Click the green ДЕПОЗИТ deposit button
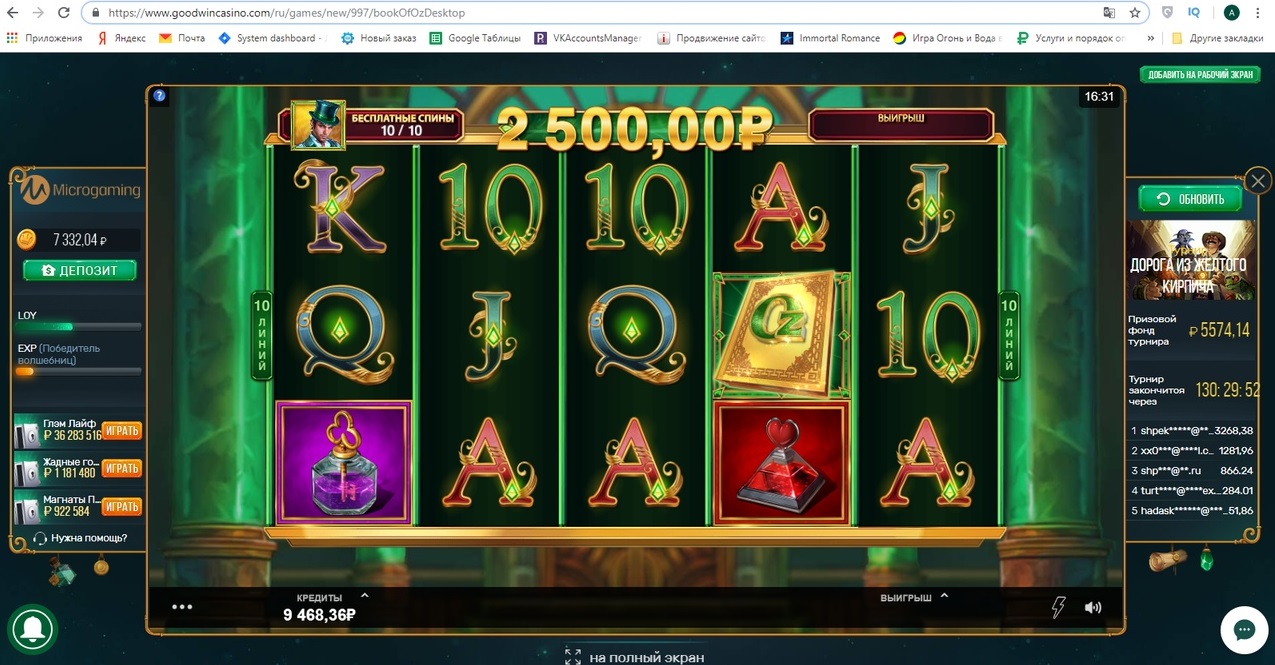 point(80,270)
